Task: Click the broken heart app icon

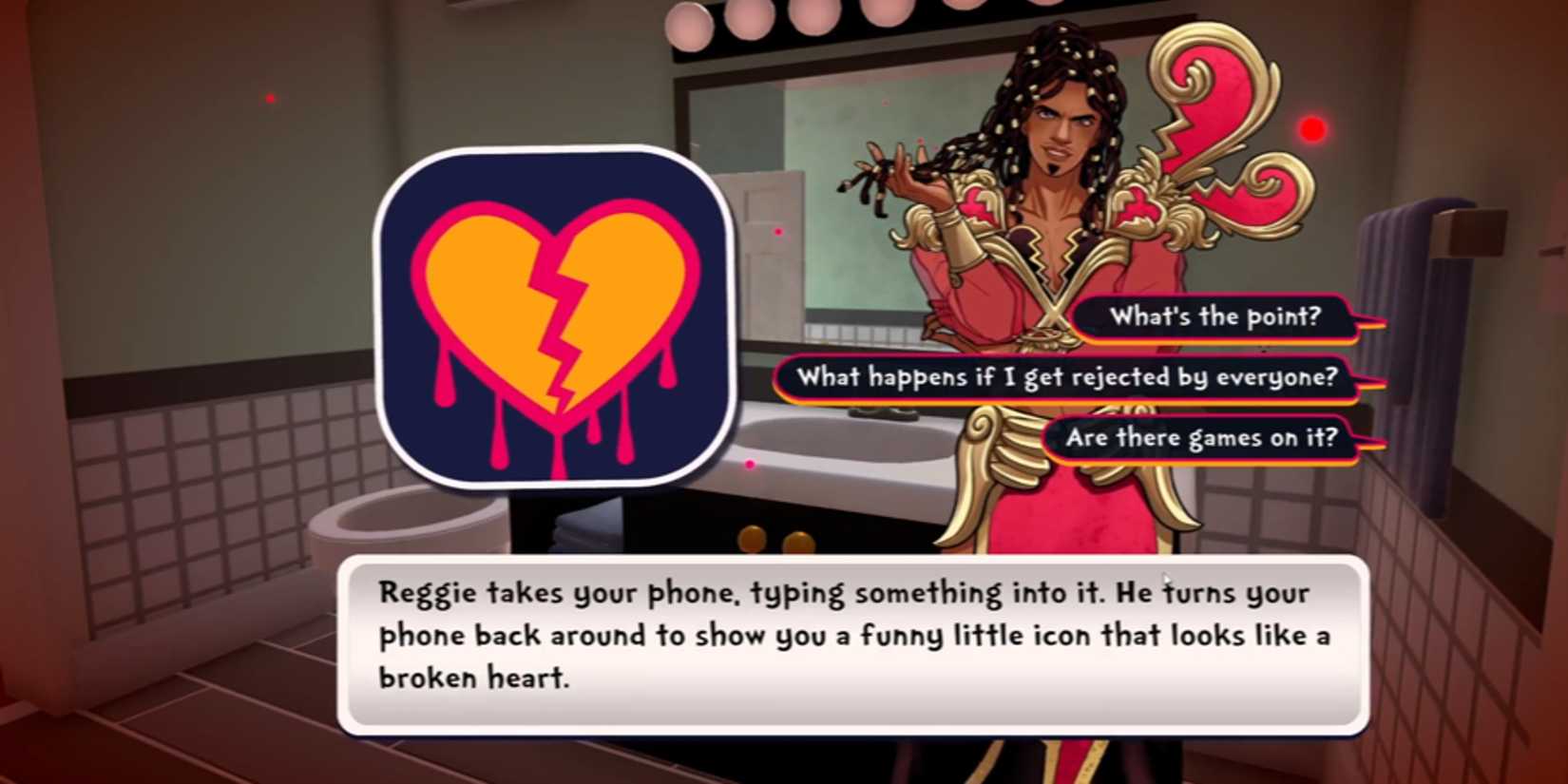Action: click(556, 314)
